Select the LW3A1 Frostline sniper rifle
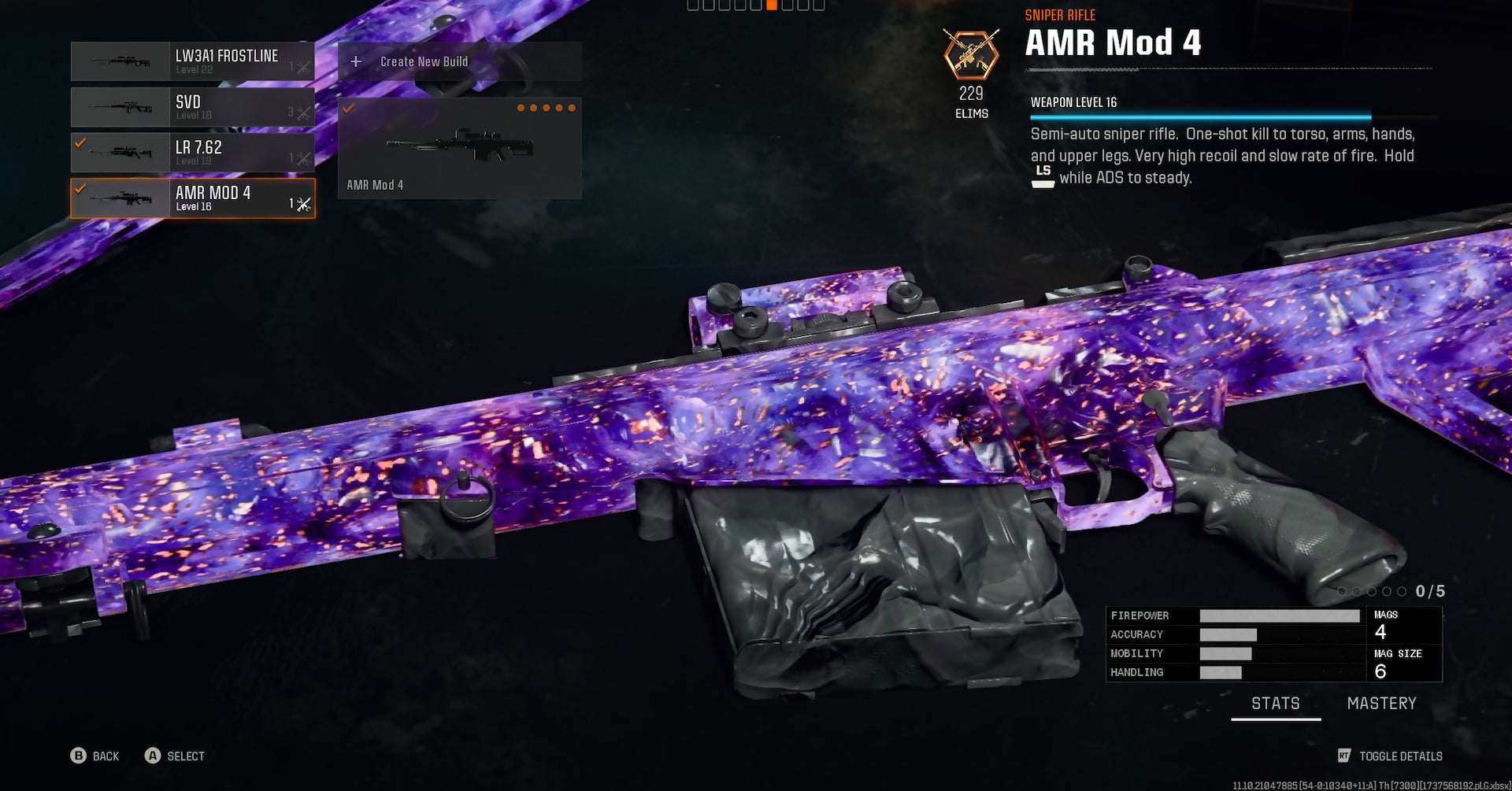The height and width of the screenshot is (791, 1512). pos(192,61)
